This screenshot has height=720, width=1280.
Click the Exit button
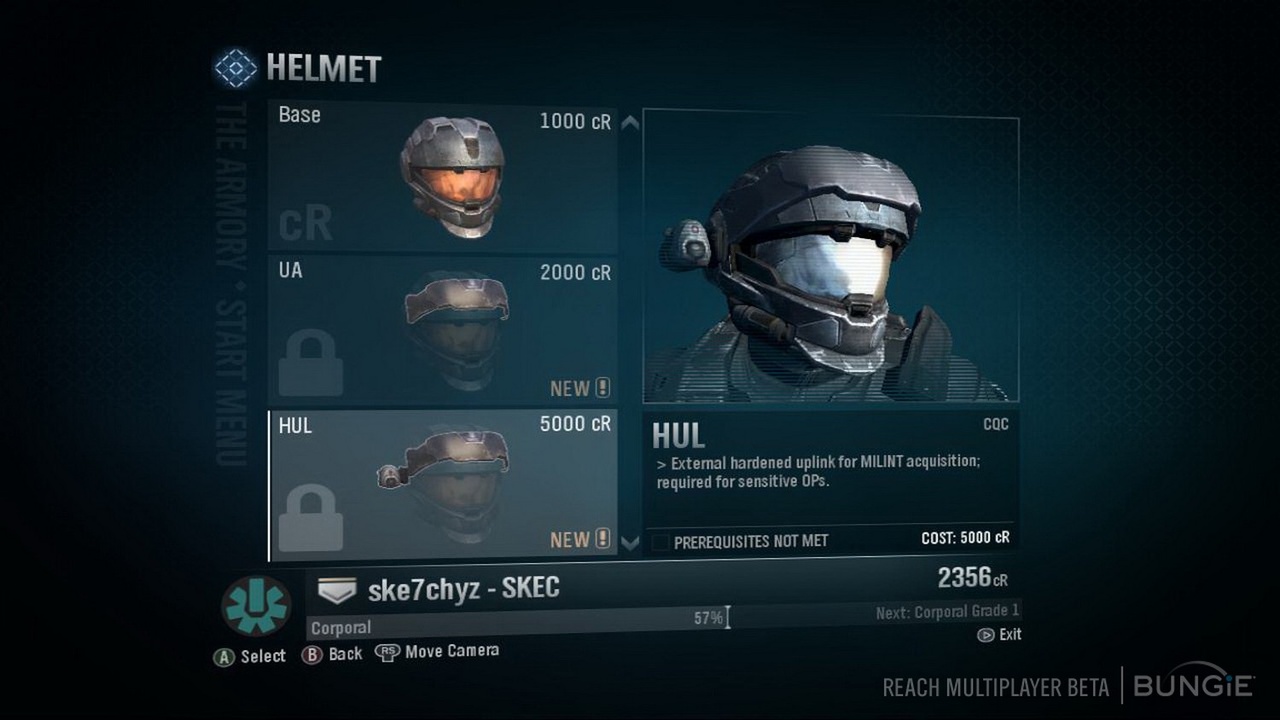pyautogui.click(x=999, y=634)
